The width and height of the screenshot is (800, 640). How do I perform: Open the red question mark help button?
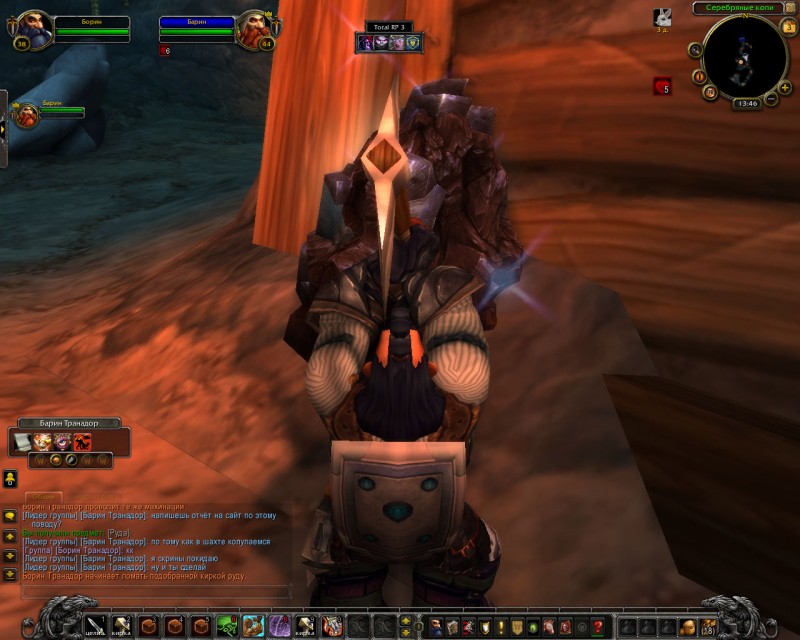[x=598, y=626]
